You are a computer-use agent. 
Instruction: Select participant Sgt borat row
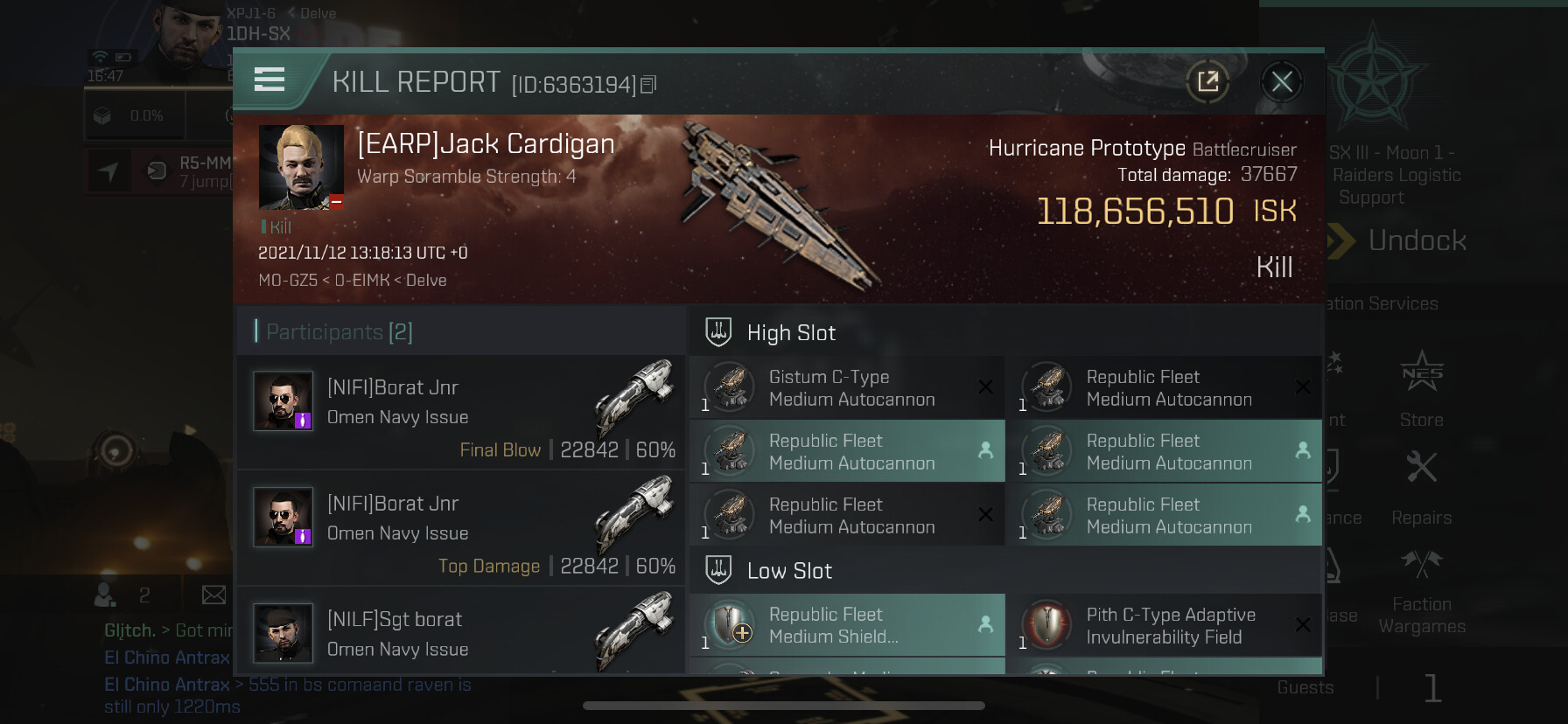pyautogui.click(x=461, y=633)
